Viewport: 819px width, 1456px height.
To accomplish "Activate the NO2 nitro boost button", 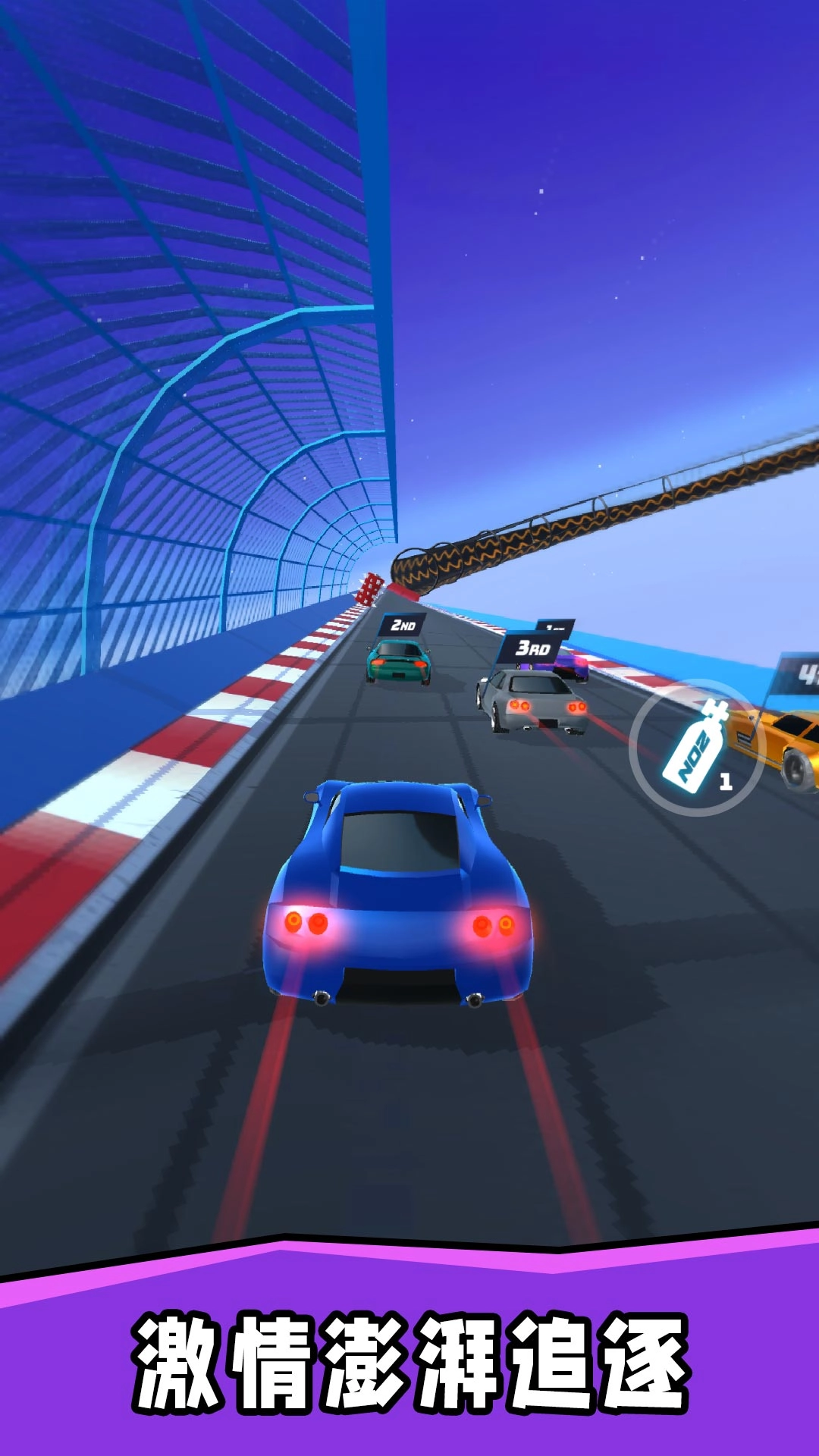I will pos(696,748).
